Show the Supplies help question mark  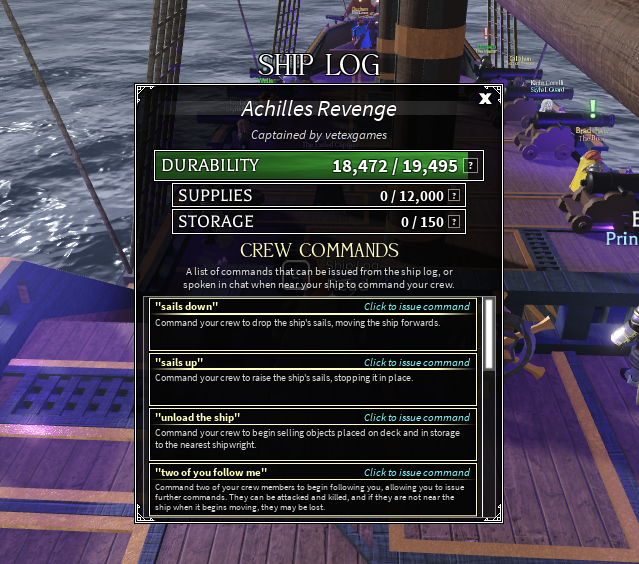point(454,196)
